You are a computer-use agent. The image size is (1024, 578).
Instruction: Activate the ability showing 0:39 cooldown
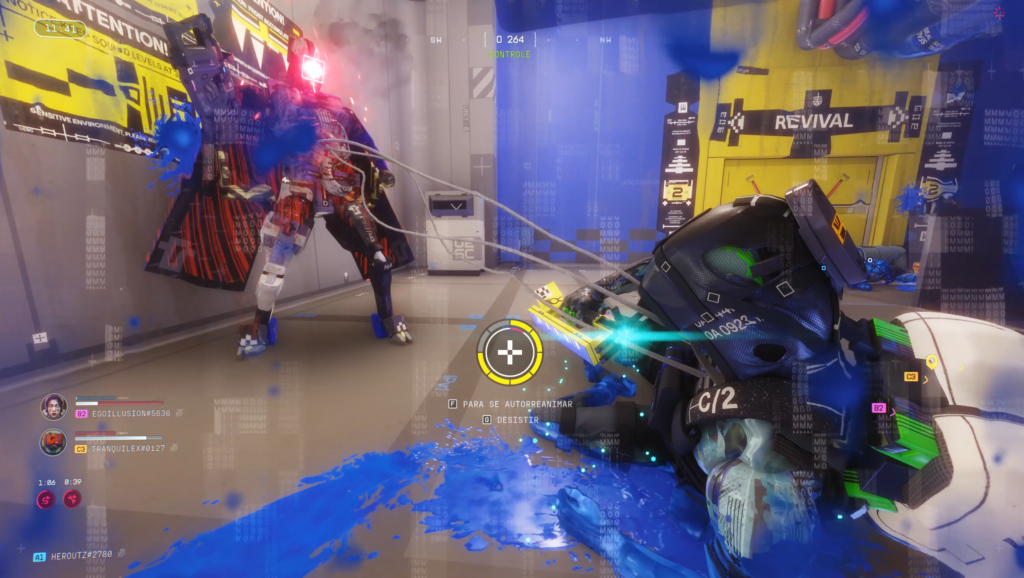click(73, 498)
